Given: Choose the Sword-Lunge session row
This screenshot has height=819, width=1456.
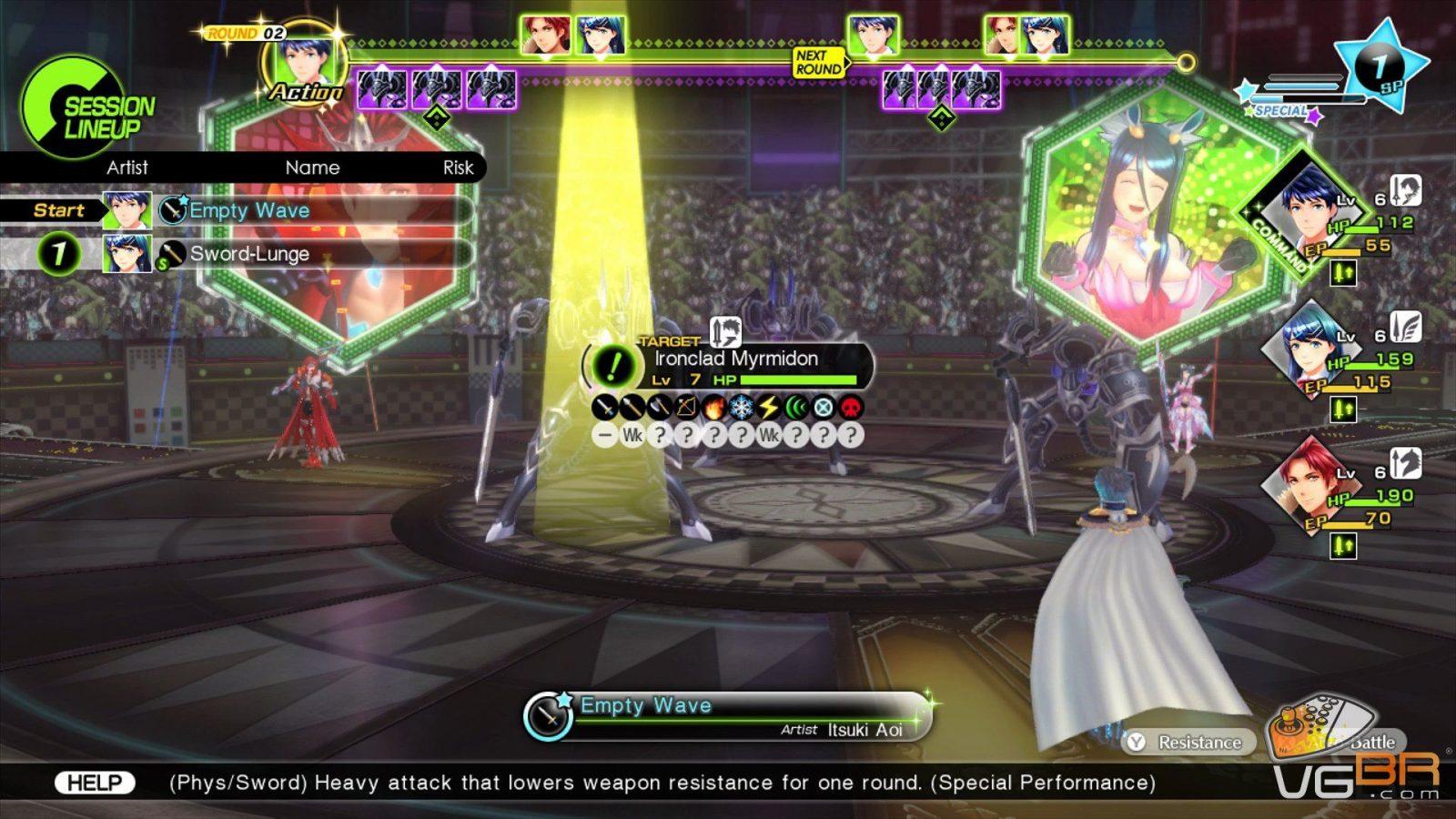Looking at the screenshot, I should 248,254.
